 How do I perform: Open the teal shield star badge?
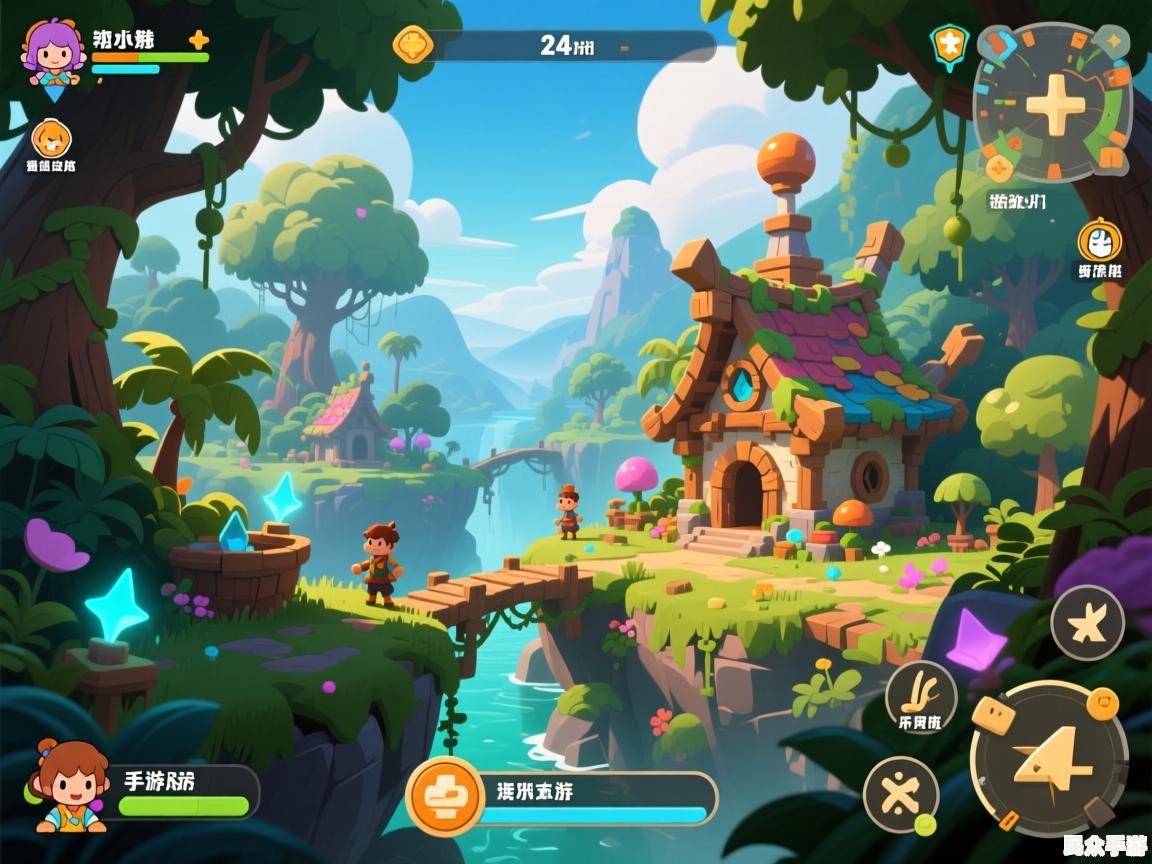948,44
